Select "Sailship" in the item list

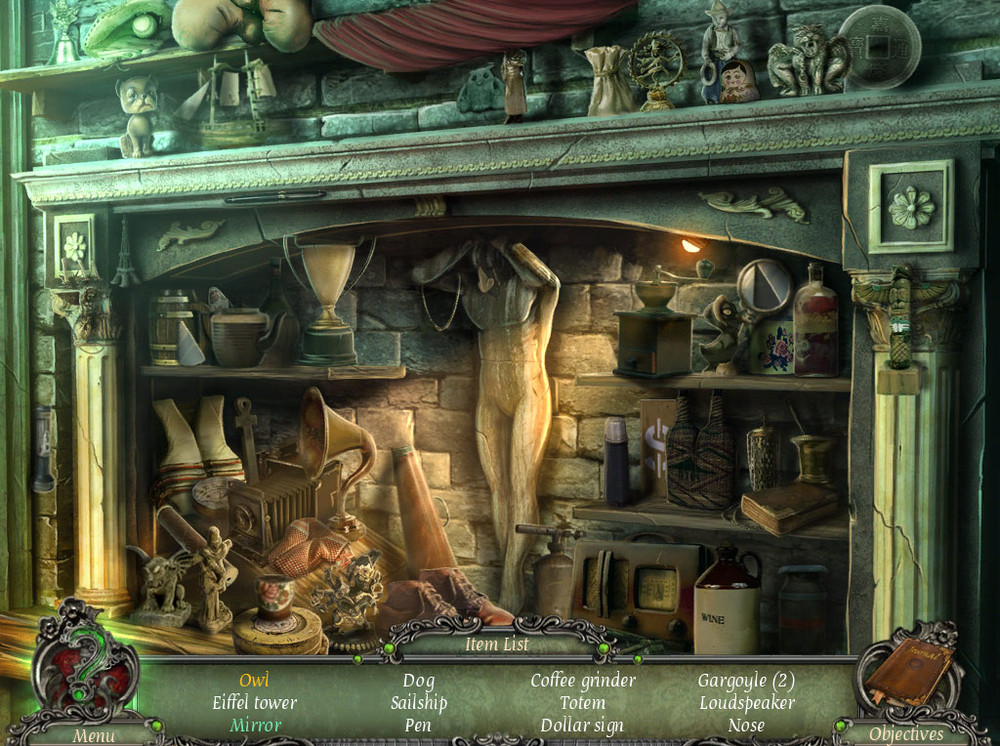[418, 703]
